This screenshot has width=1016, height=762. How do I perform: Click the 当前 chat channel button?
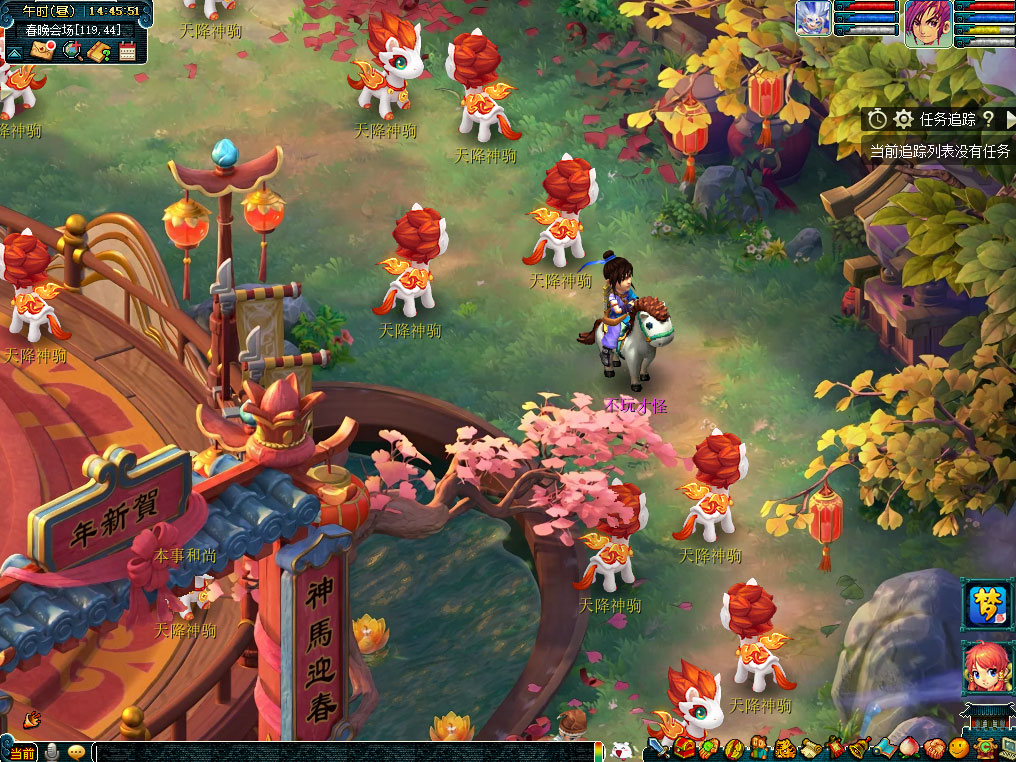(x=22, y=752)
